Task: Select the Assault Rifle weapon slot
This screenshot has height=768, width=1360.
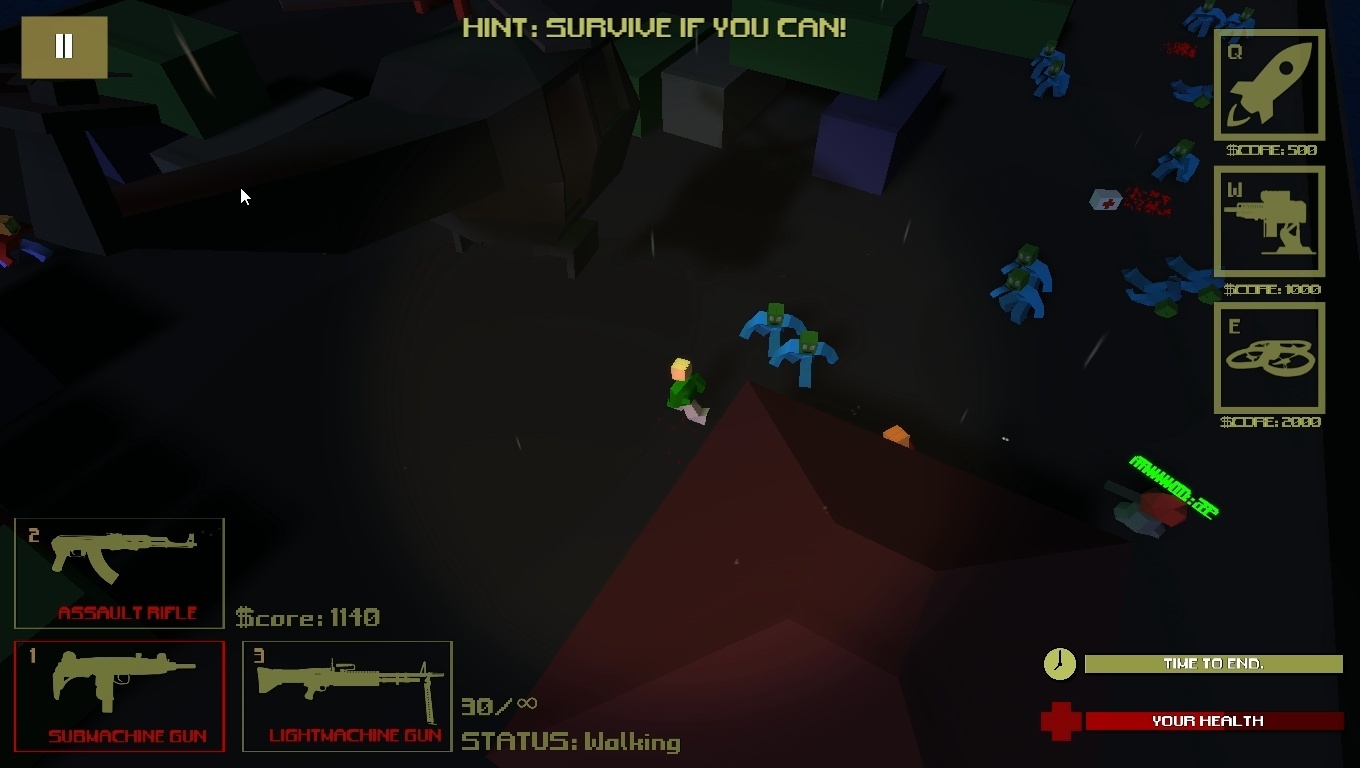Action: point(118,572)
